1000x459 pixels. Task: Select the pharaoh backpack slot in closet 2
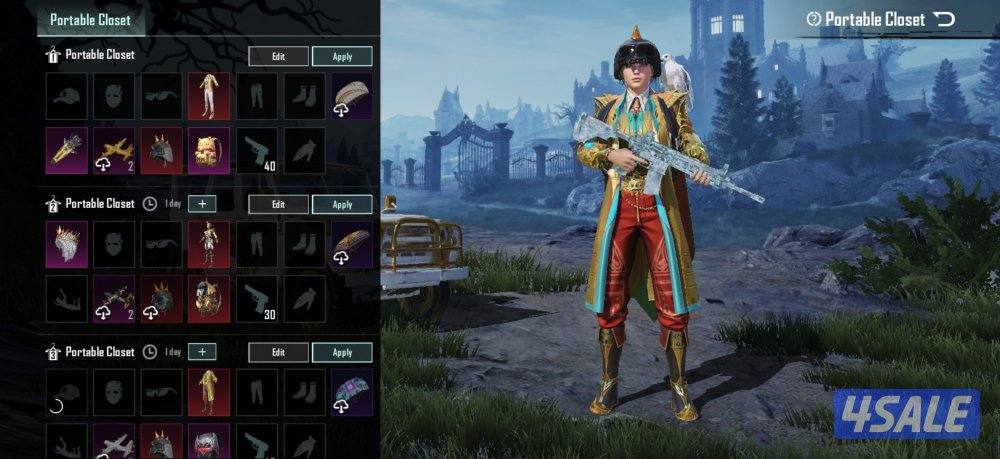coord(209,299)
